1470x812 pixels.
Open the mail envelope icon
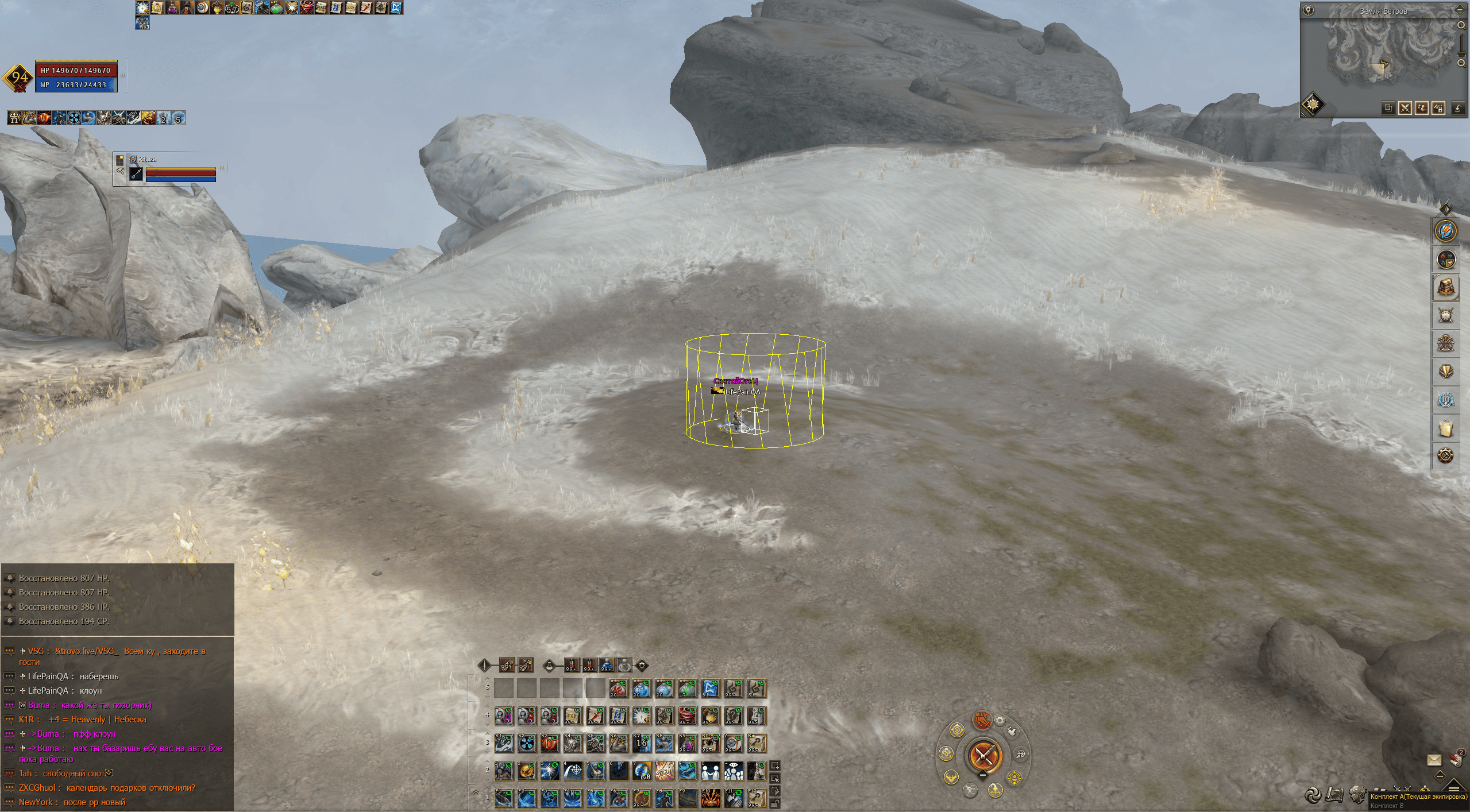point(1434,760)
